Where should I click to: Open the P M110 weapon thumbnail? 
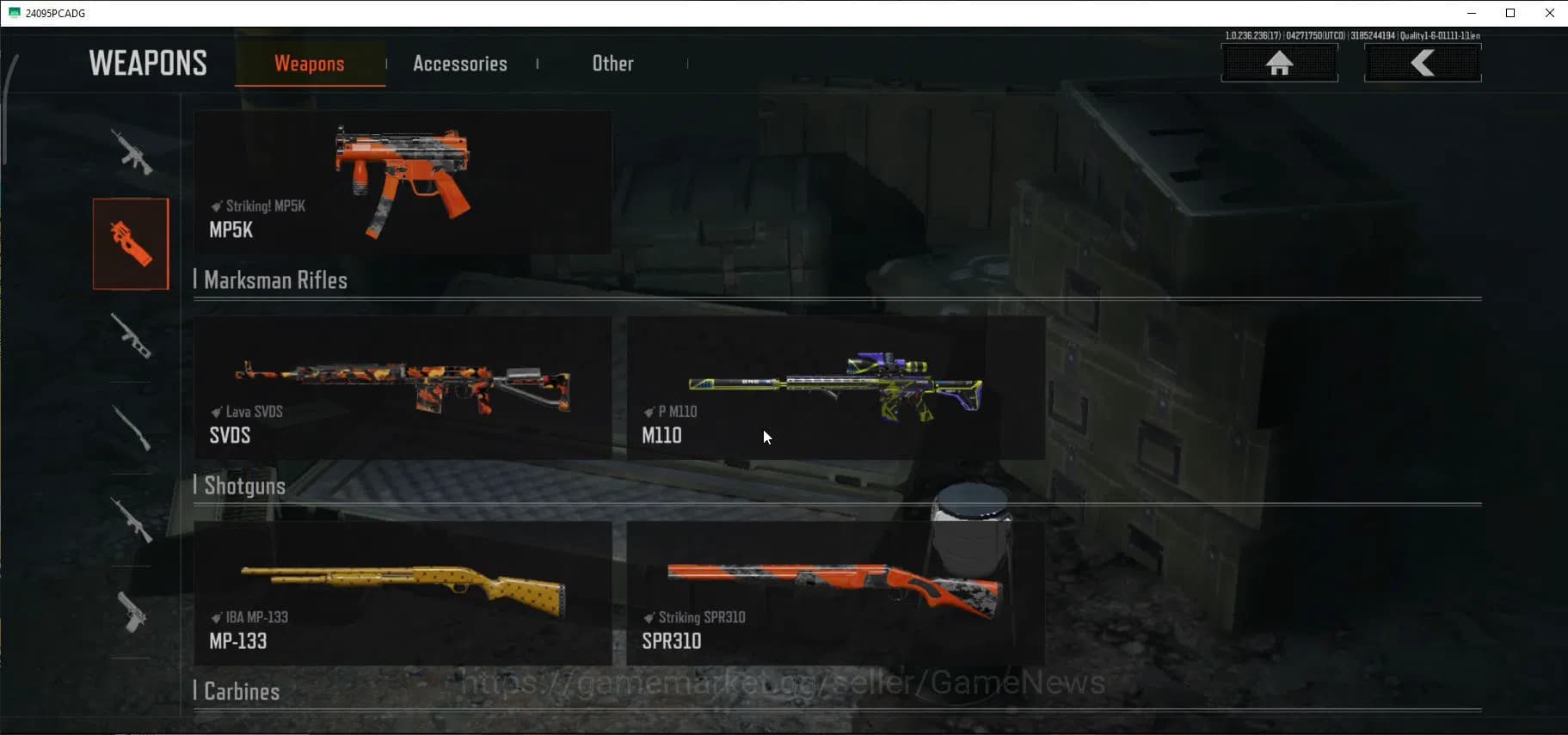click(836, 387)
